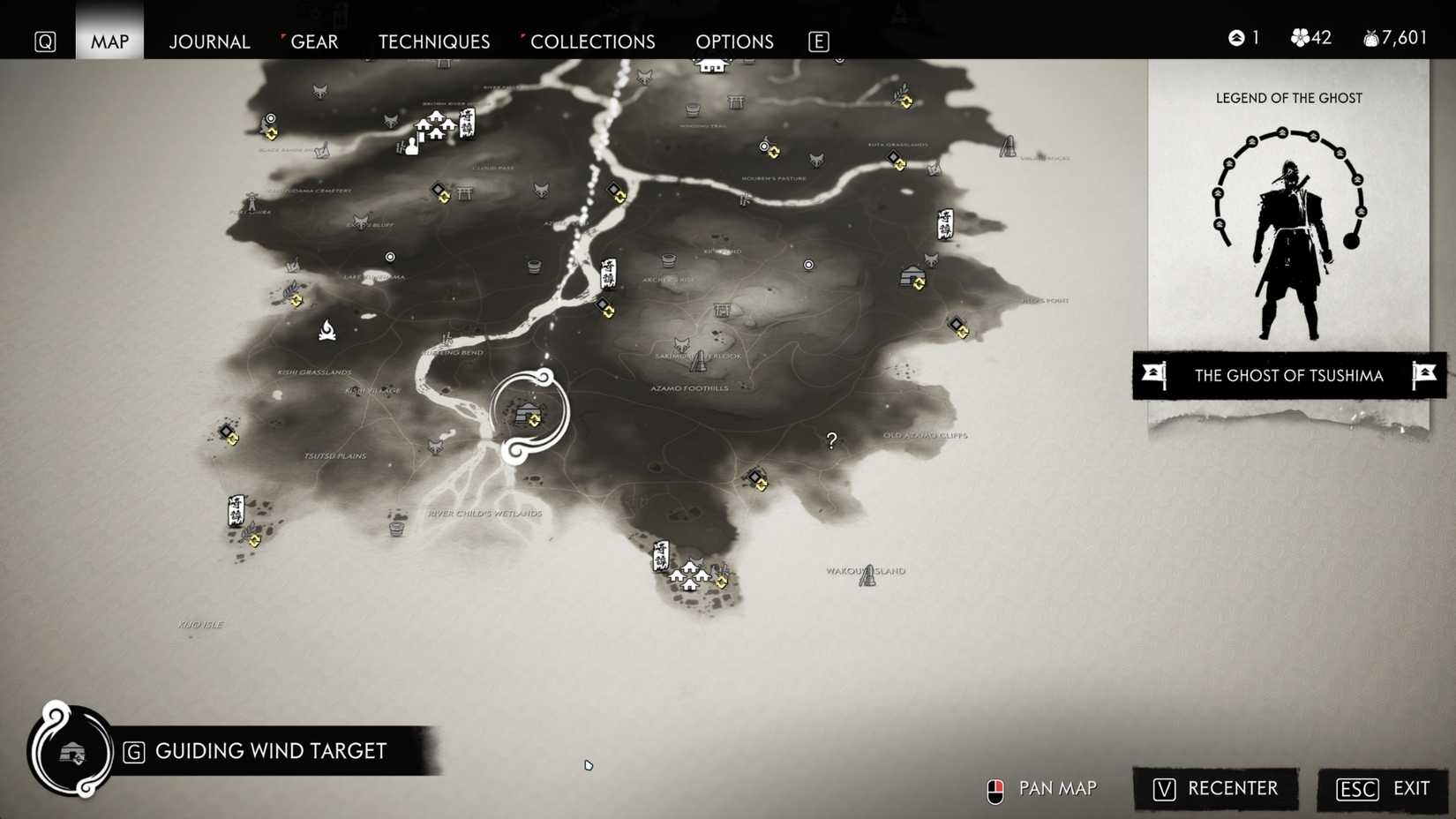Click the hot spring icon near Archer's Rise

tap(668, 259)
